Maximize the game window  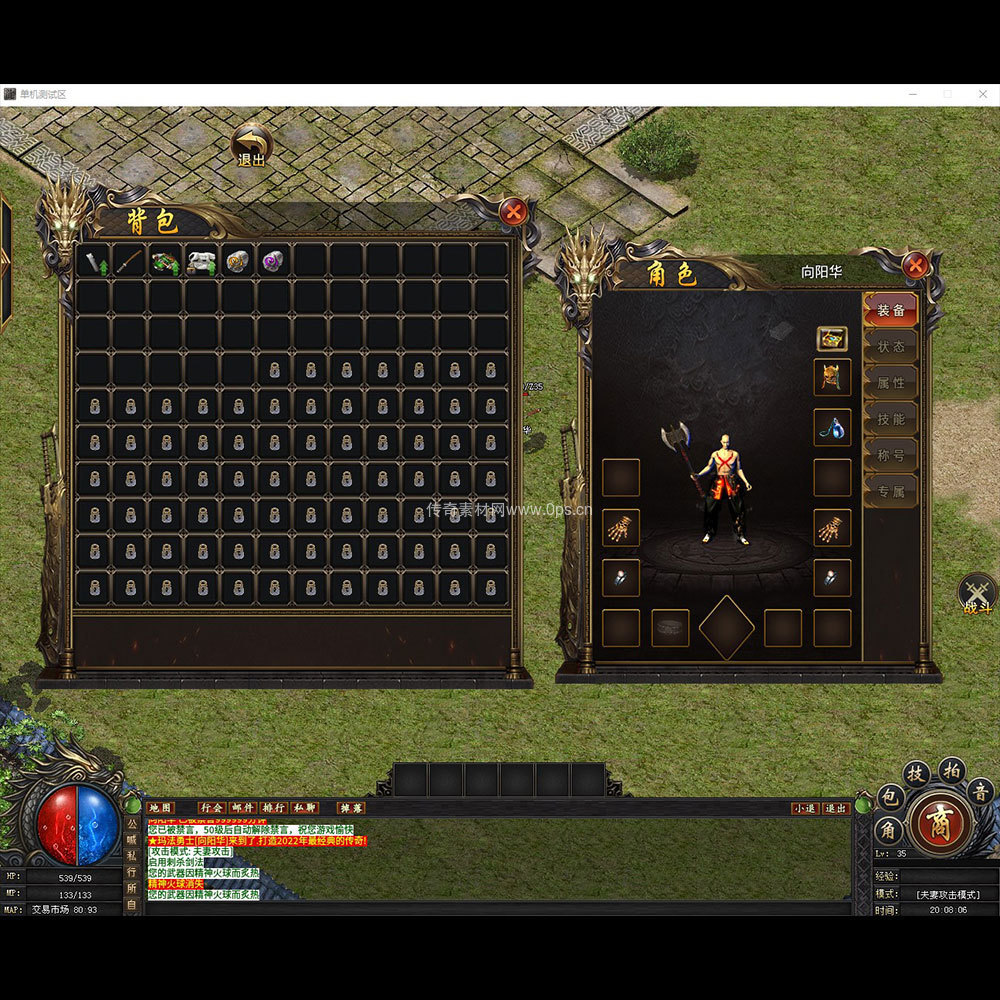point(947,94)
